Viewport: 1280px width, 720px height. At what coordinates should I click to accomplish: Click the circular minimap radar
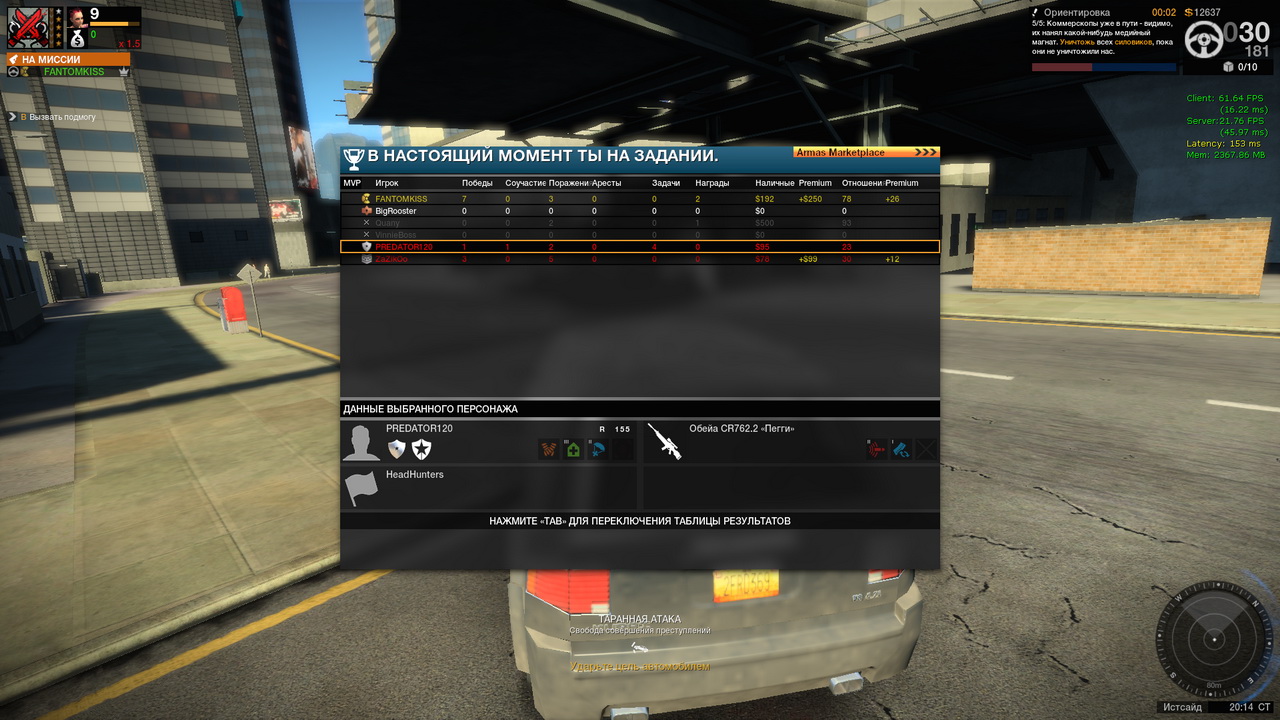tap(1214, 639)
